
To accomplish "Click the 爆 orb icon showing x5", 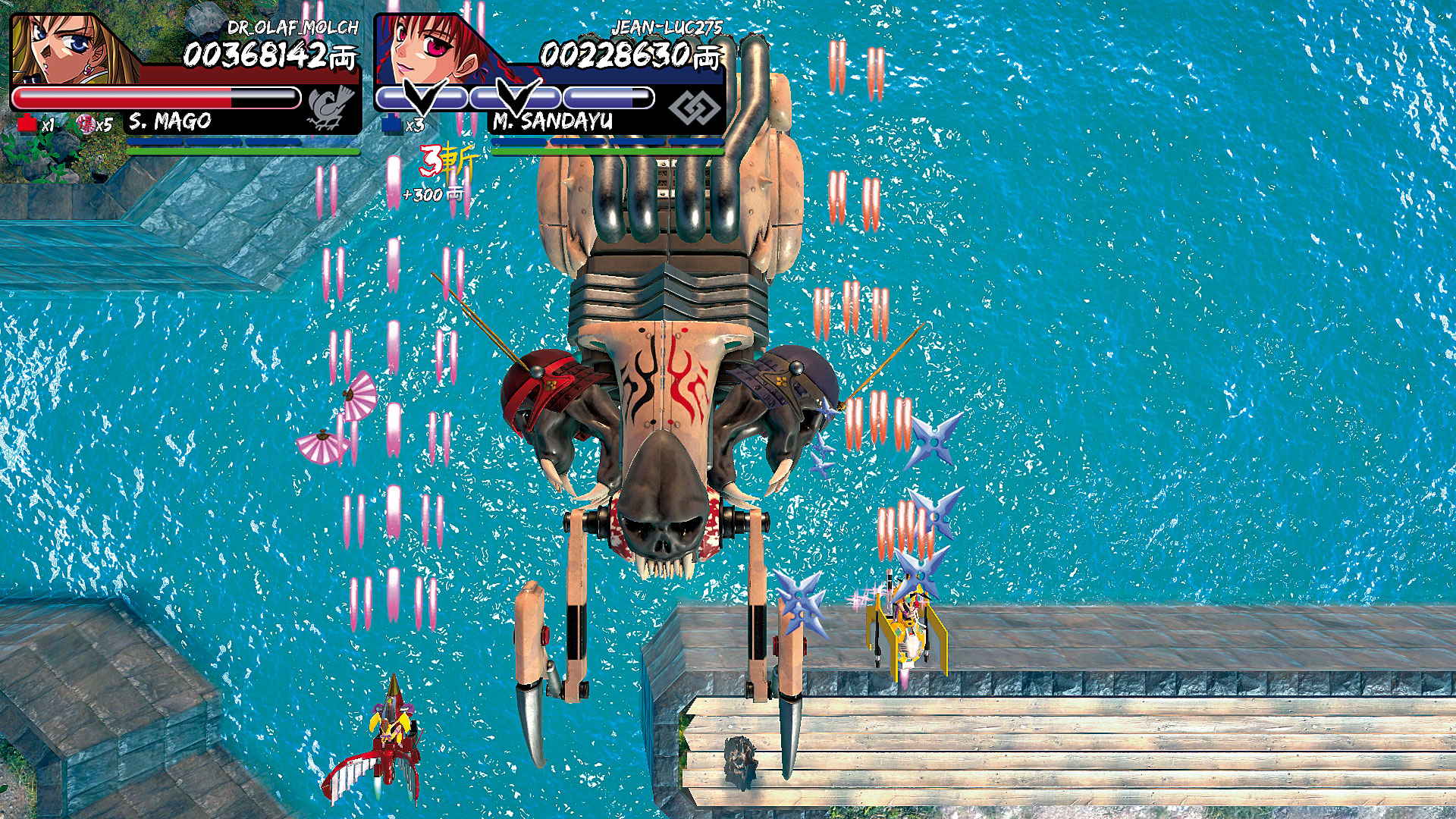I will [87, 123].
